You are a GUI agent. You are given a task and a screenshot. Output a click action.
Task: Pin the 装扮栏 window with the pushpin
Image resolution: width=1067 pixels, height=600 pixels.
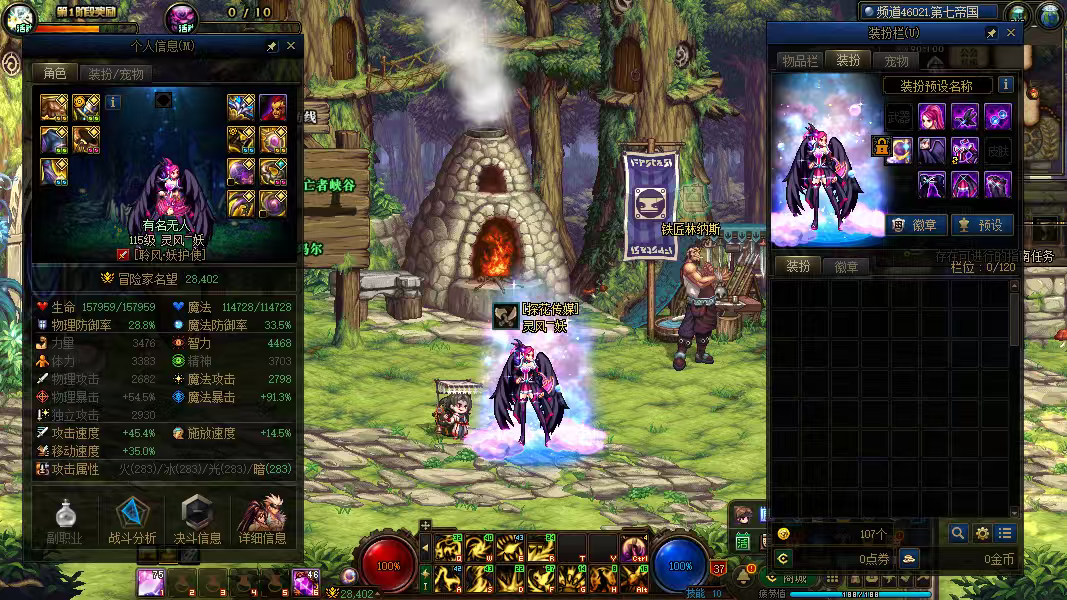pyautogui.click(x=991, y=33)
